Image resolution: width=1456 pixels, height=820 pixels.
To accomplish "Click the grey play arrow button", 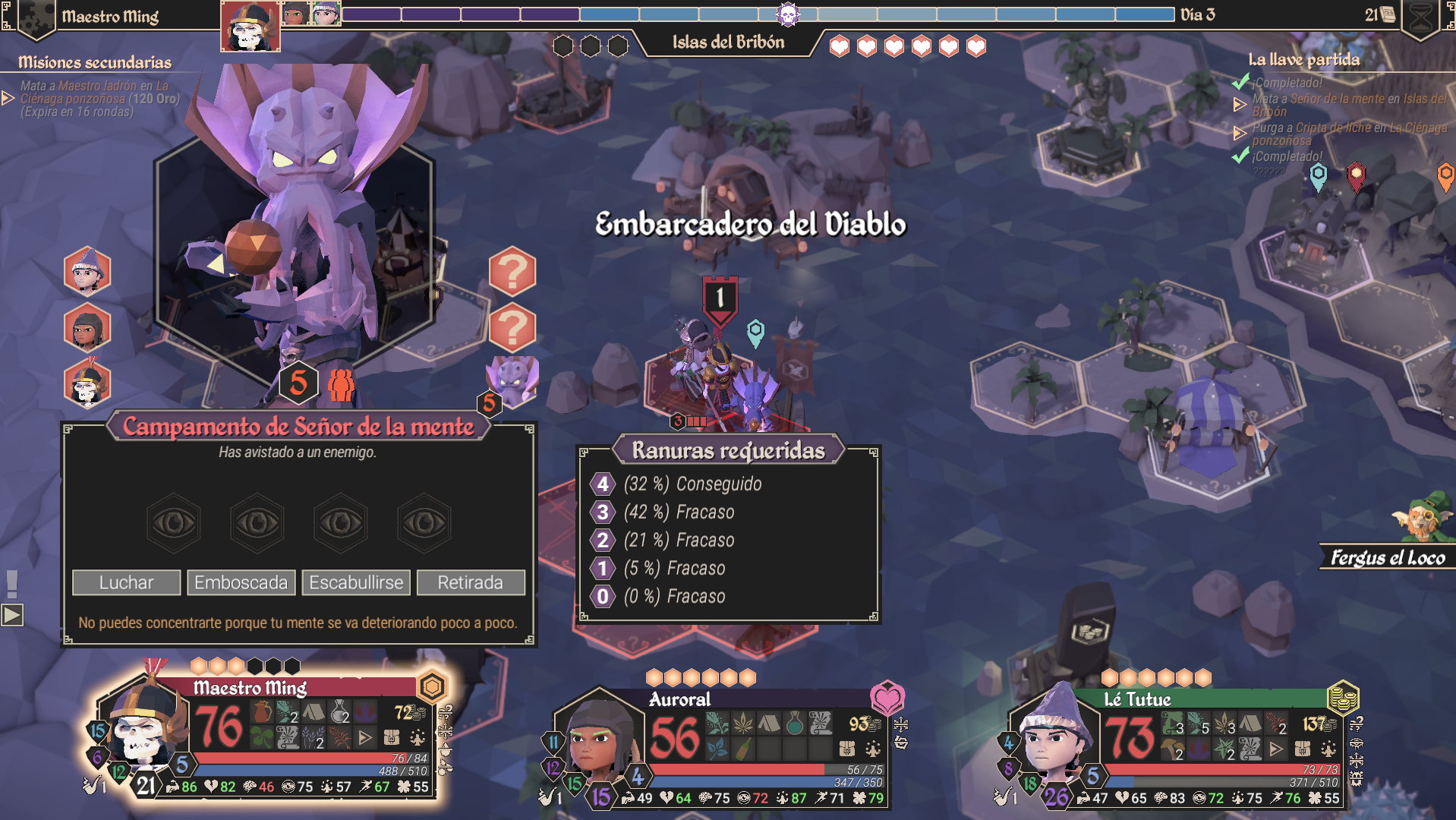I will click(x=12, y=615).
